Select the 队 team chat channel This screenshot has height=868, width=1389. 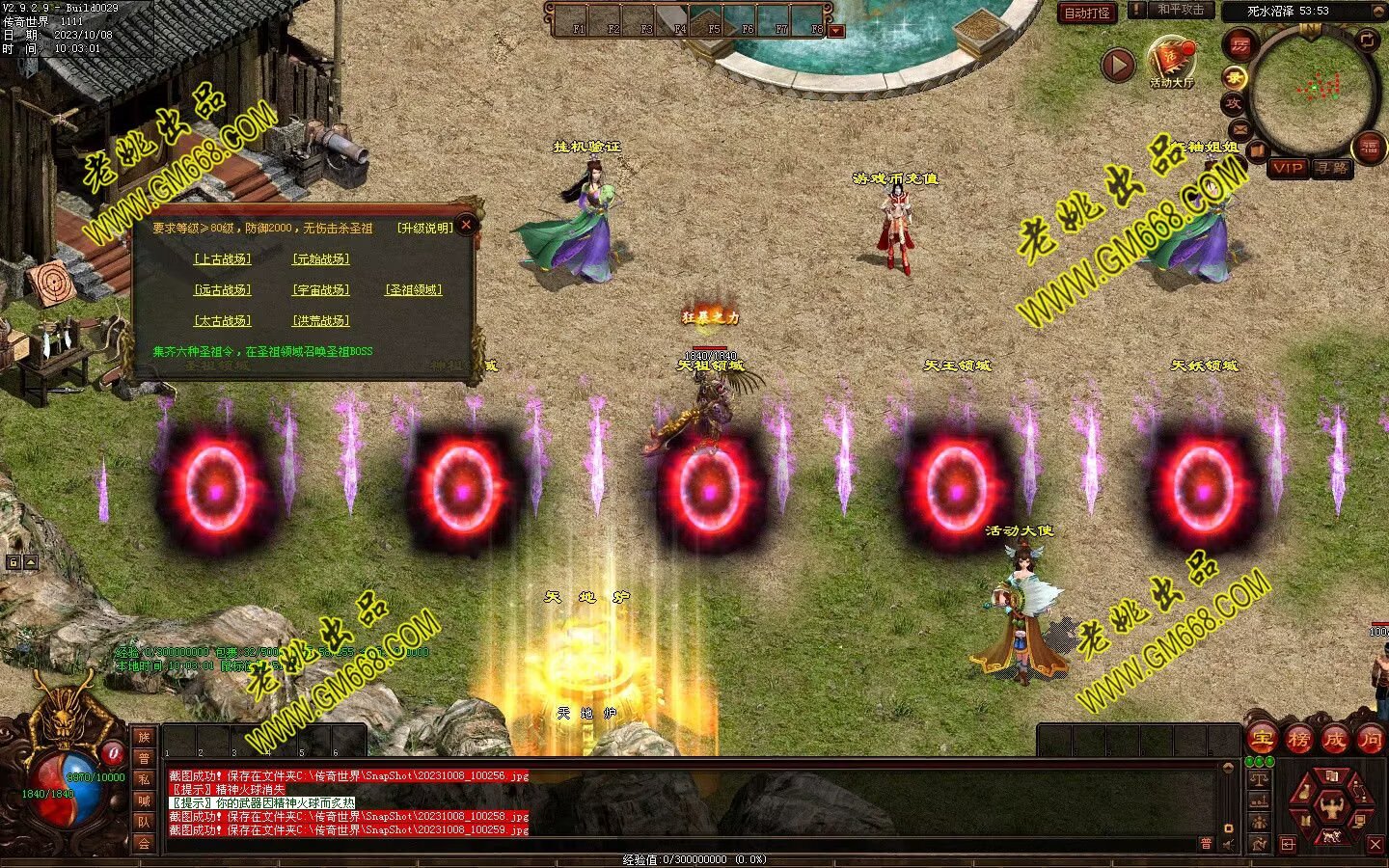point(144,822)
